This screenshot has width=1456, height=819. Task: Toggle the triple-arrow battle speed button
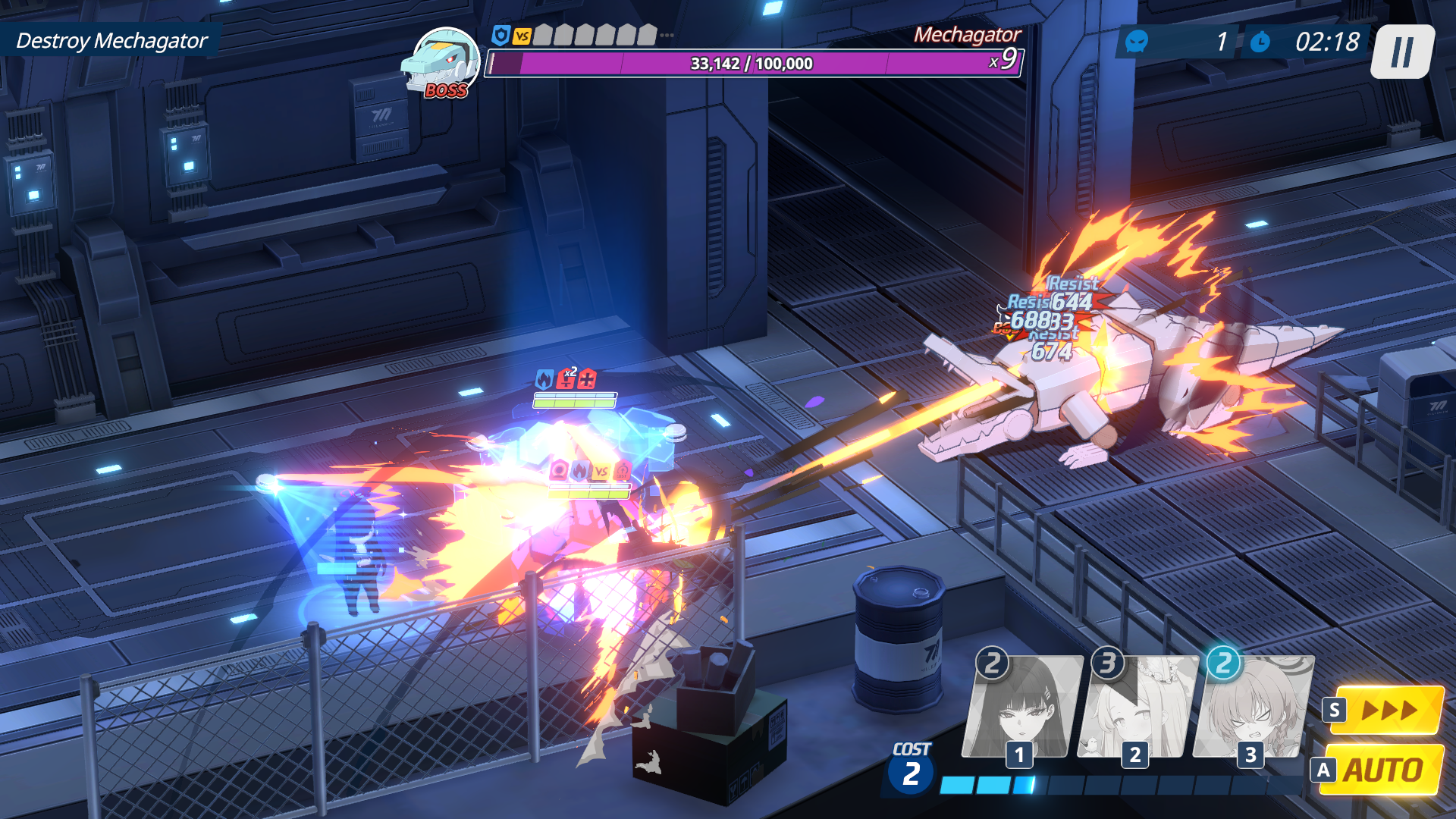[1388, 710]
